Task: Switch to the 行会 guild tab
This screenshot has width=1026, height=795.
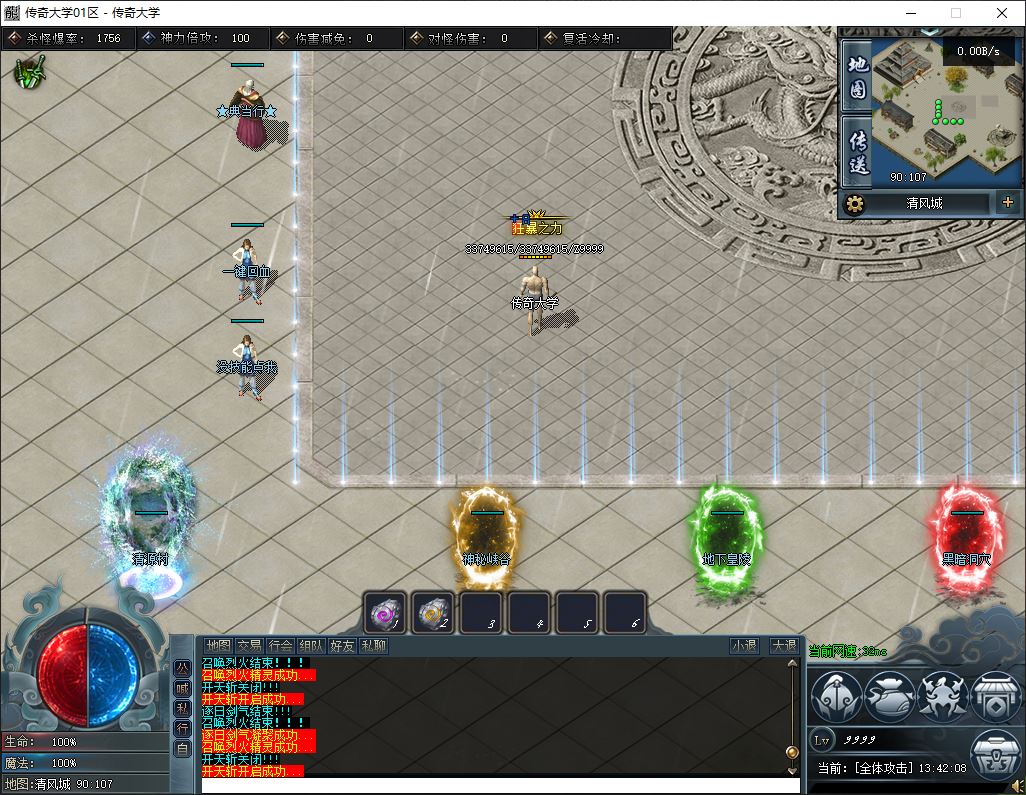Action: (x=280, y=646)
